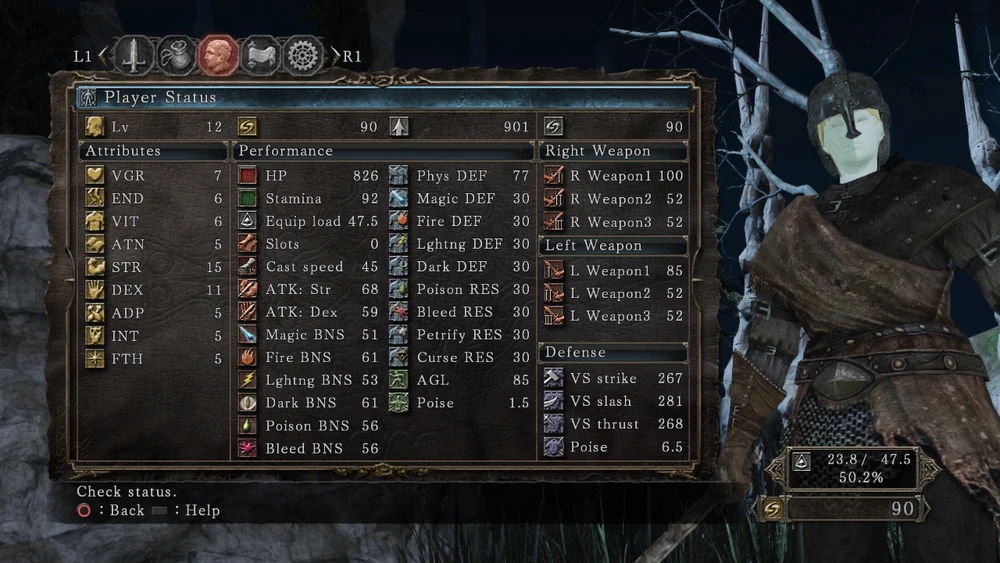Select the VS slash defense row
1000x563 pixels.
(x=613, y=401)
